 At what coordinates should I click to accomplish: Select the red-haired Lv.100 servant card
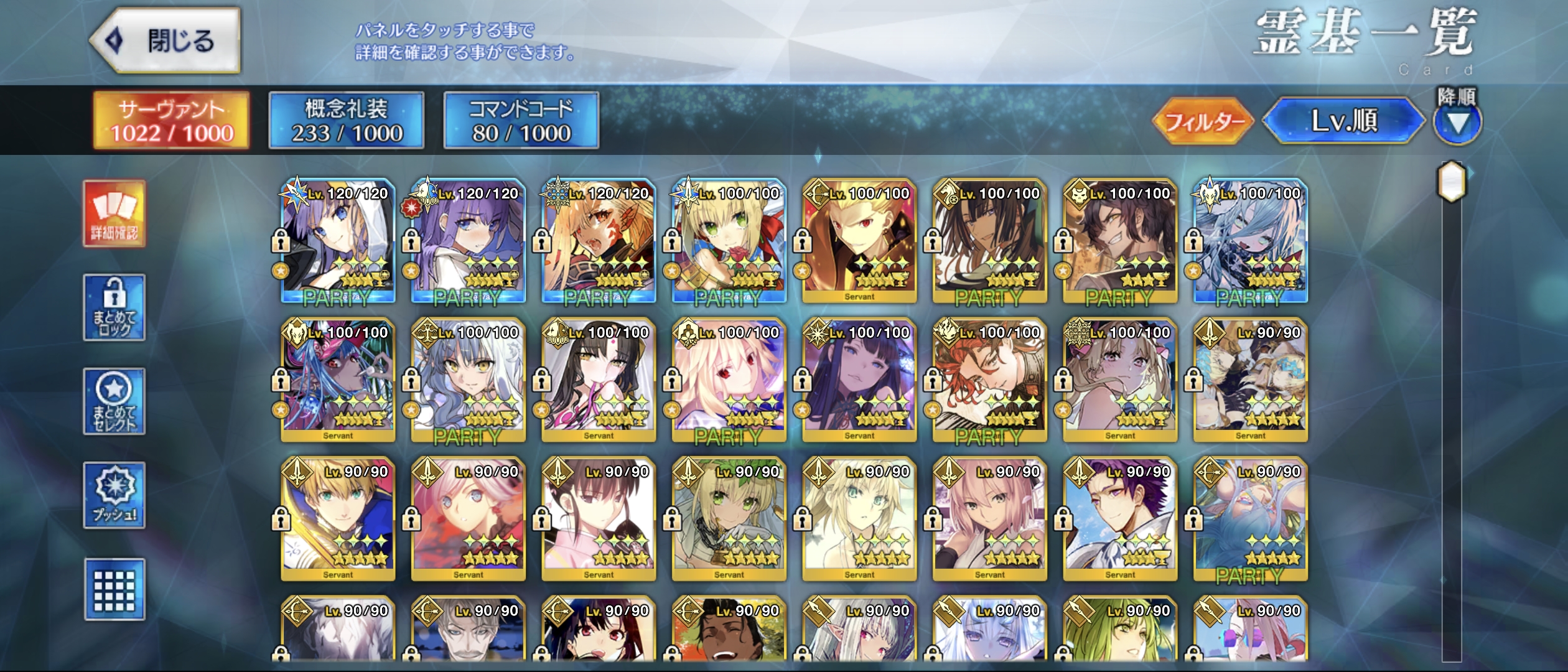tap(989, 381)
